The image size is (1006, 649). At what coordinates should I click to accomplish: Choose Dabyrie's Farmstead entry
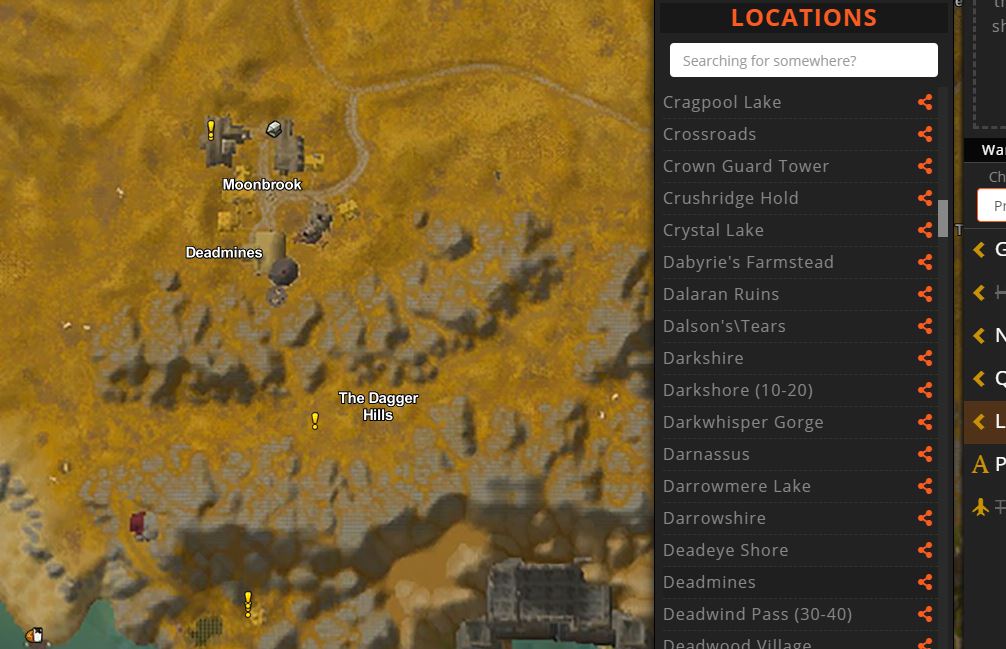click(x=748, y=262)
